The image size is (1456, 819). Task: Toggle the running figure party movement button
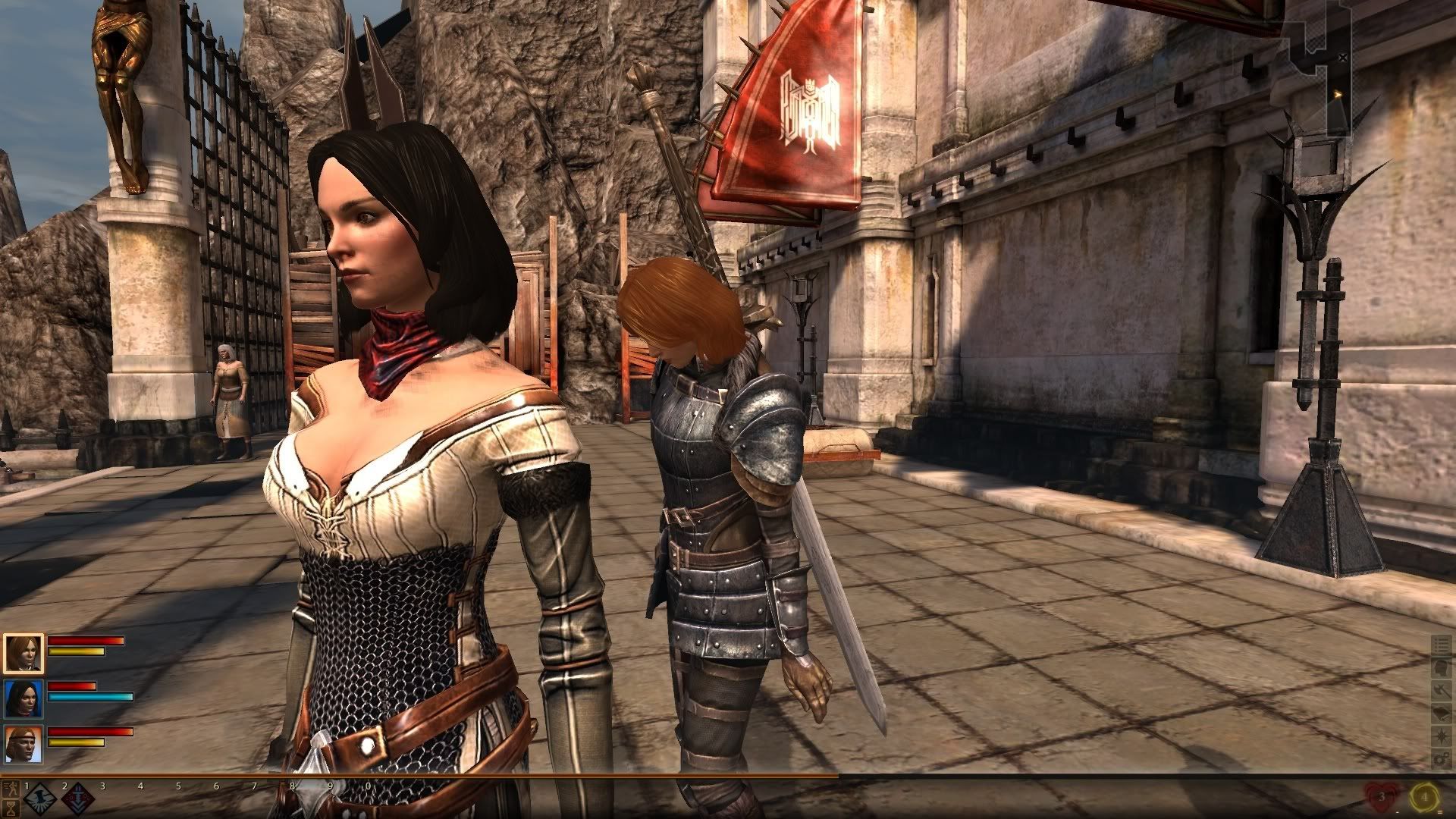(11, 788)
